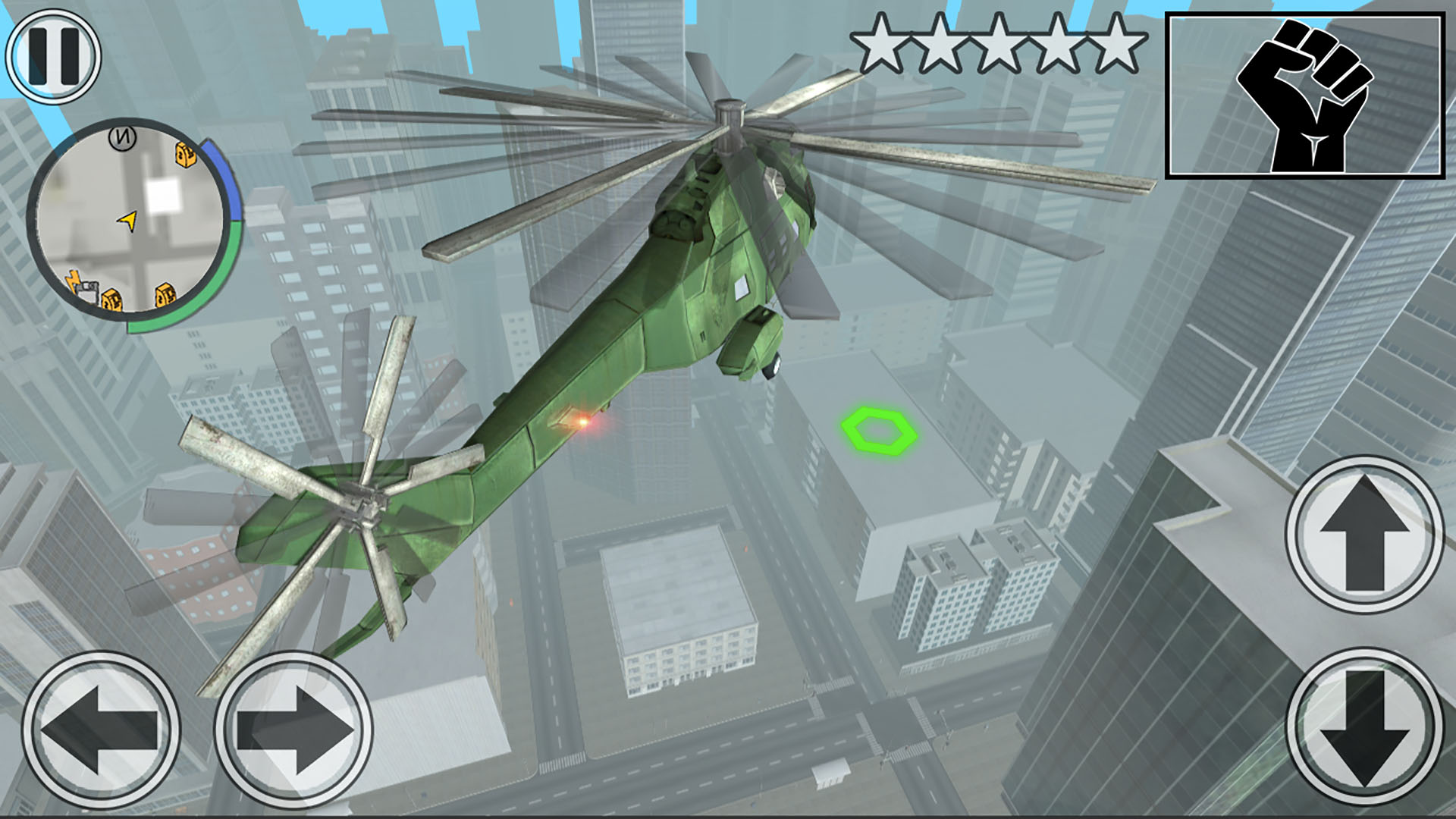Steer right with the right arrow button
The width and height of the screenshot is (1456, 819).
click(x=293, y=730)
